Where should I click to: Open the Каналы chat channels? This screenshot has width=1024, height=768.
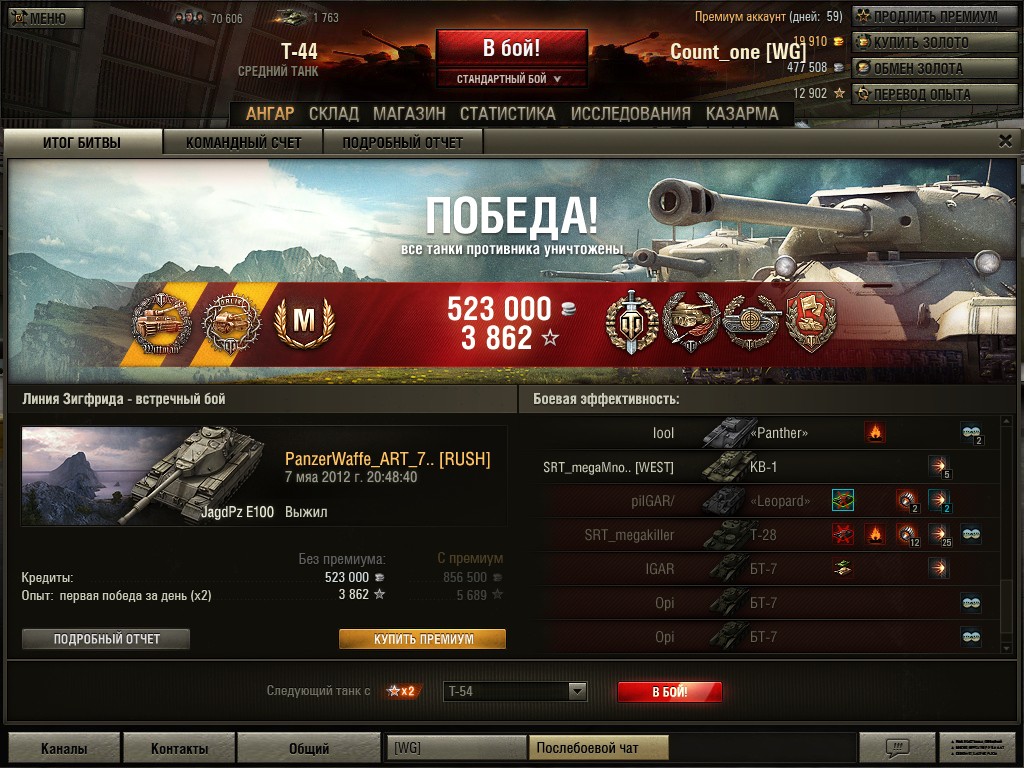(x=64, y=748)
